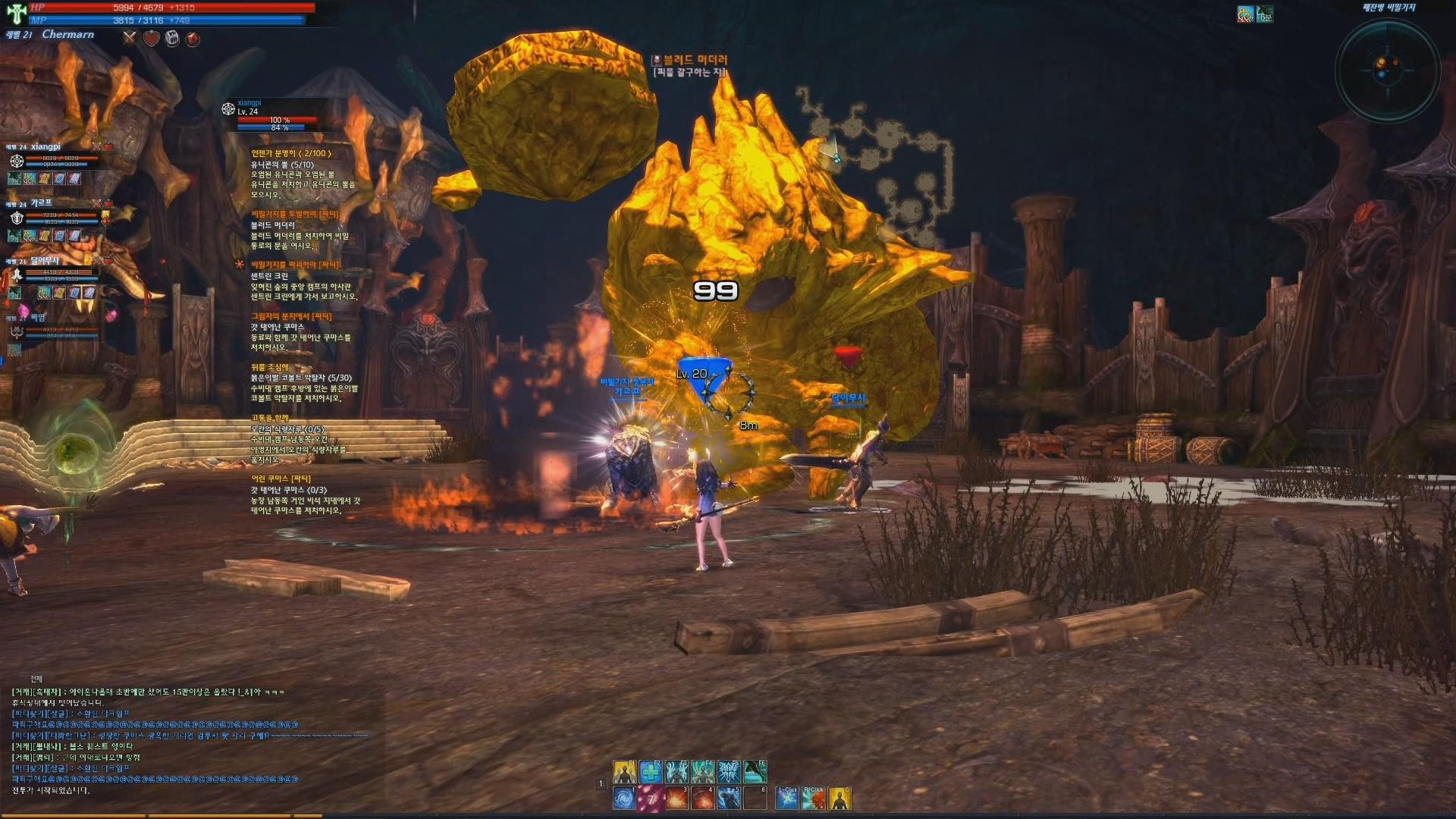Use the F1 yellow group figure skill
The width and height of the screenshot is (1456, 819).
(625, 772)
